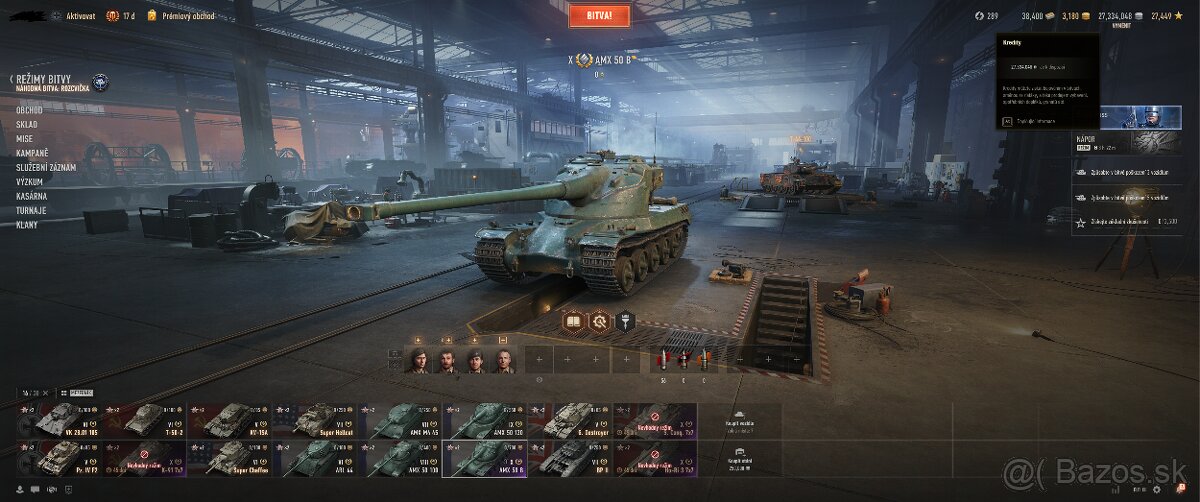The width and height of the screenshot is (1200, 502).
Task: Open the gear-and-wrench vehicle service icon
Action: point(600,321)
